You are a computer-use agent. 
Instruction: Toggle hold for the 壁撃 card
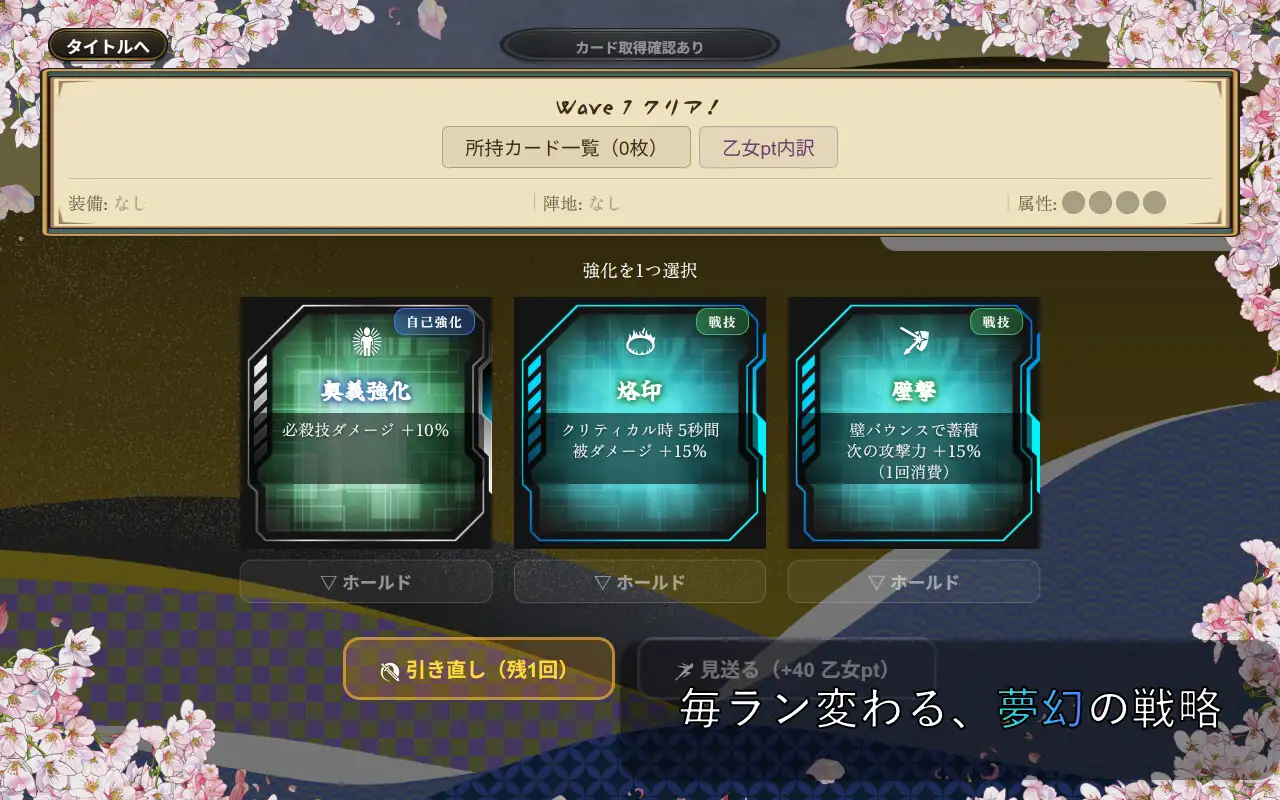pos(913,581)
